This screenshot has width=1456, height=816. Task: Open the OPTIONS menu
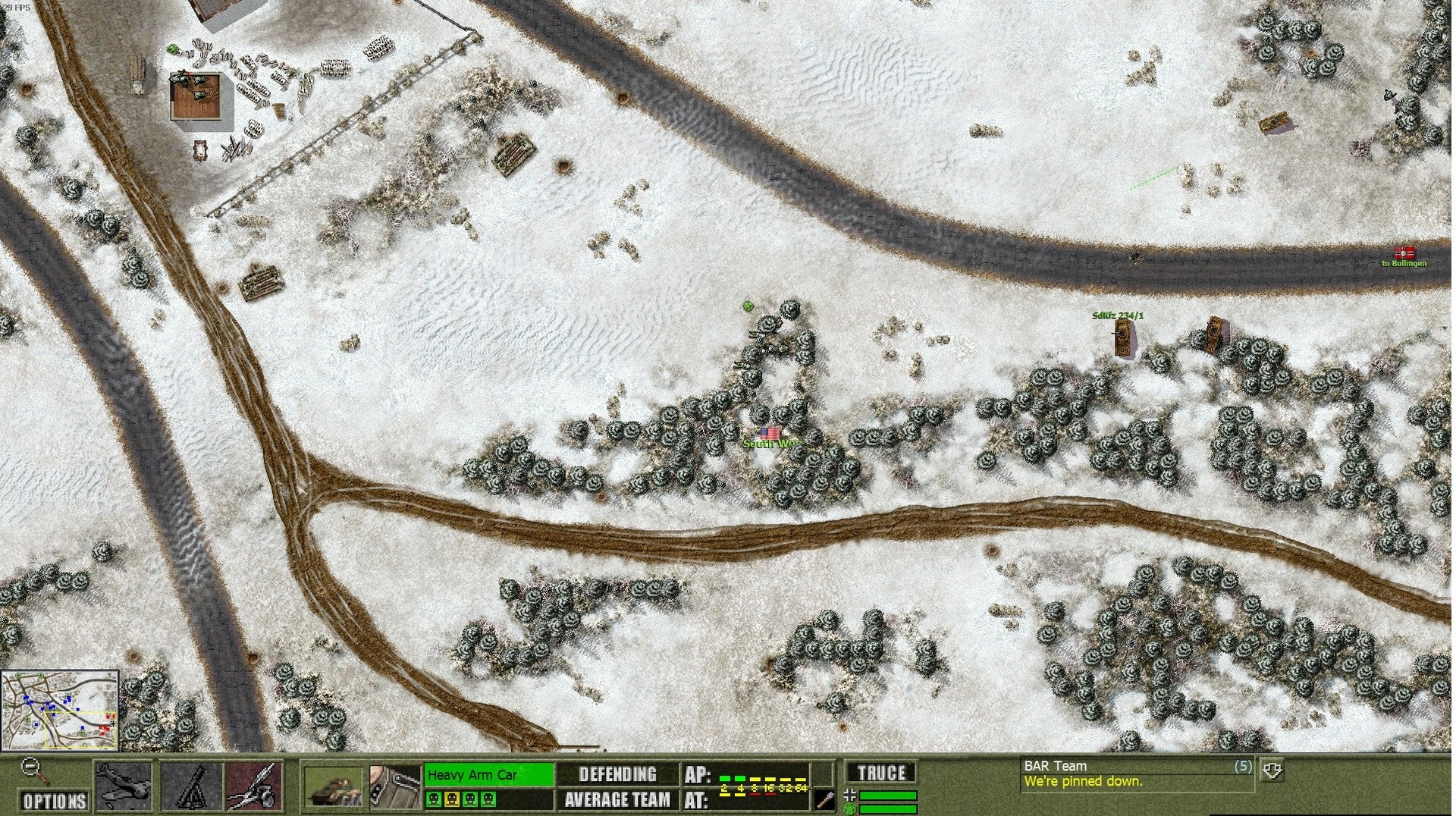pos(53,801)
